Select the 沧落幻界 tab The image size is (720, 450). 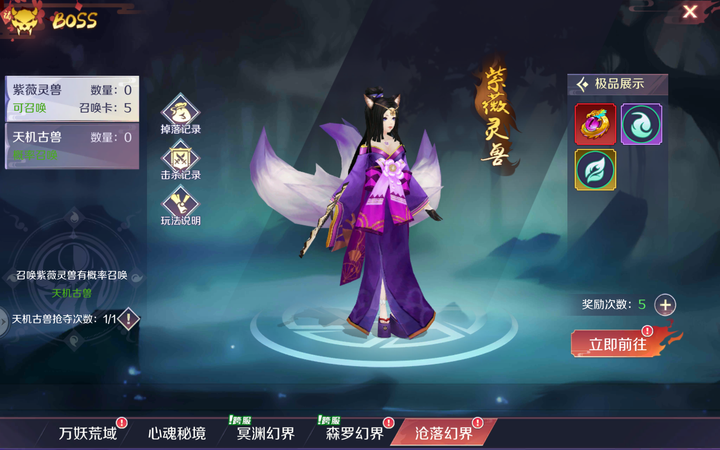click(444, 433)
